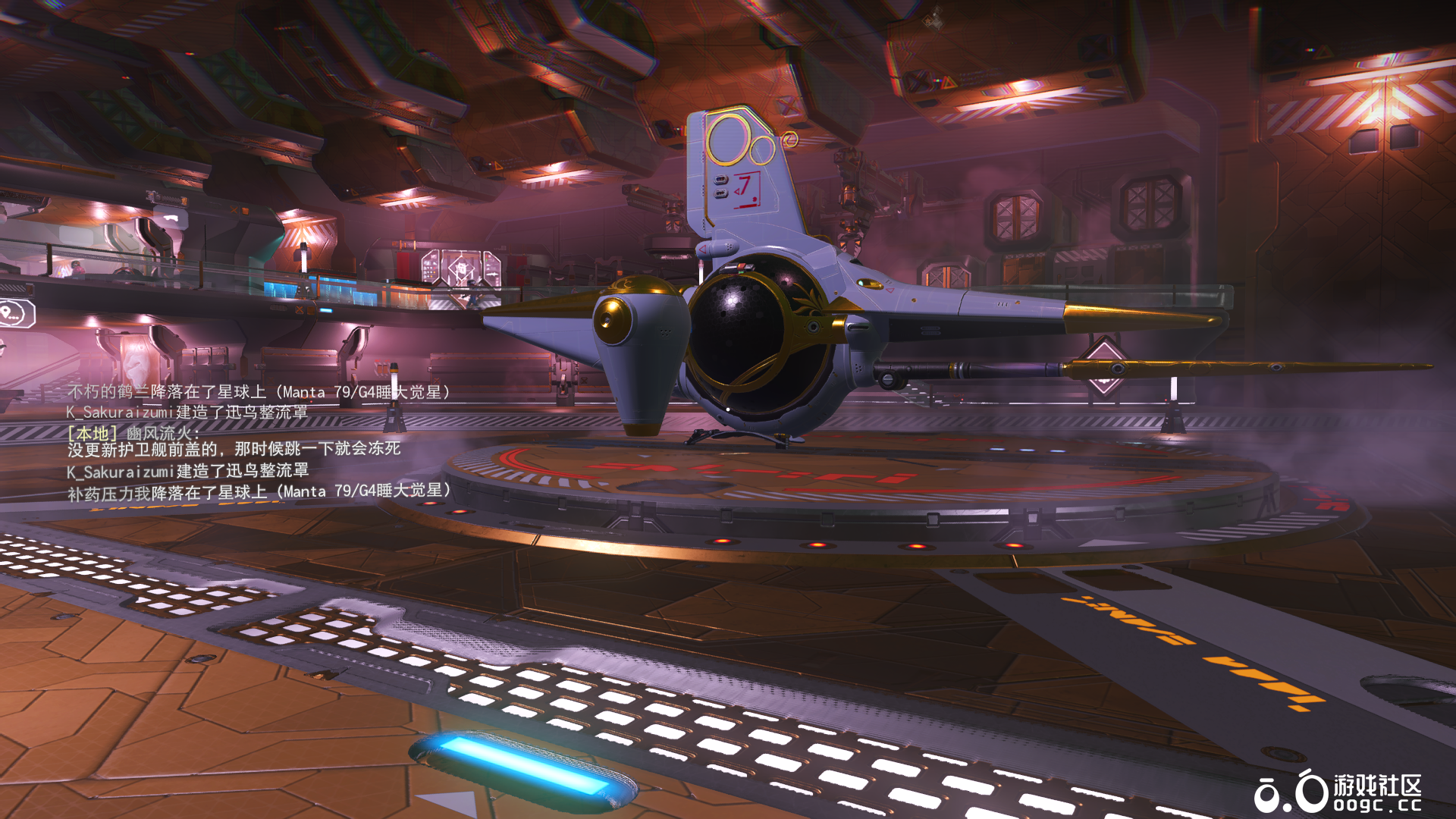The height and width of the screenshot is (819, 1456).
Task: Click the 不朽的鹤兰 landing notification line
Action: click(x=259, y=392)
